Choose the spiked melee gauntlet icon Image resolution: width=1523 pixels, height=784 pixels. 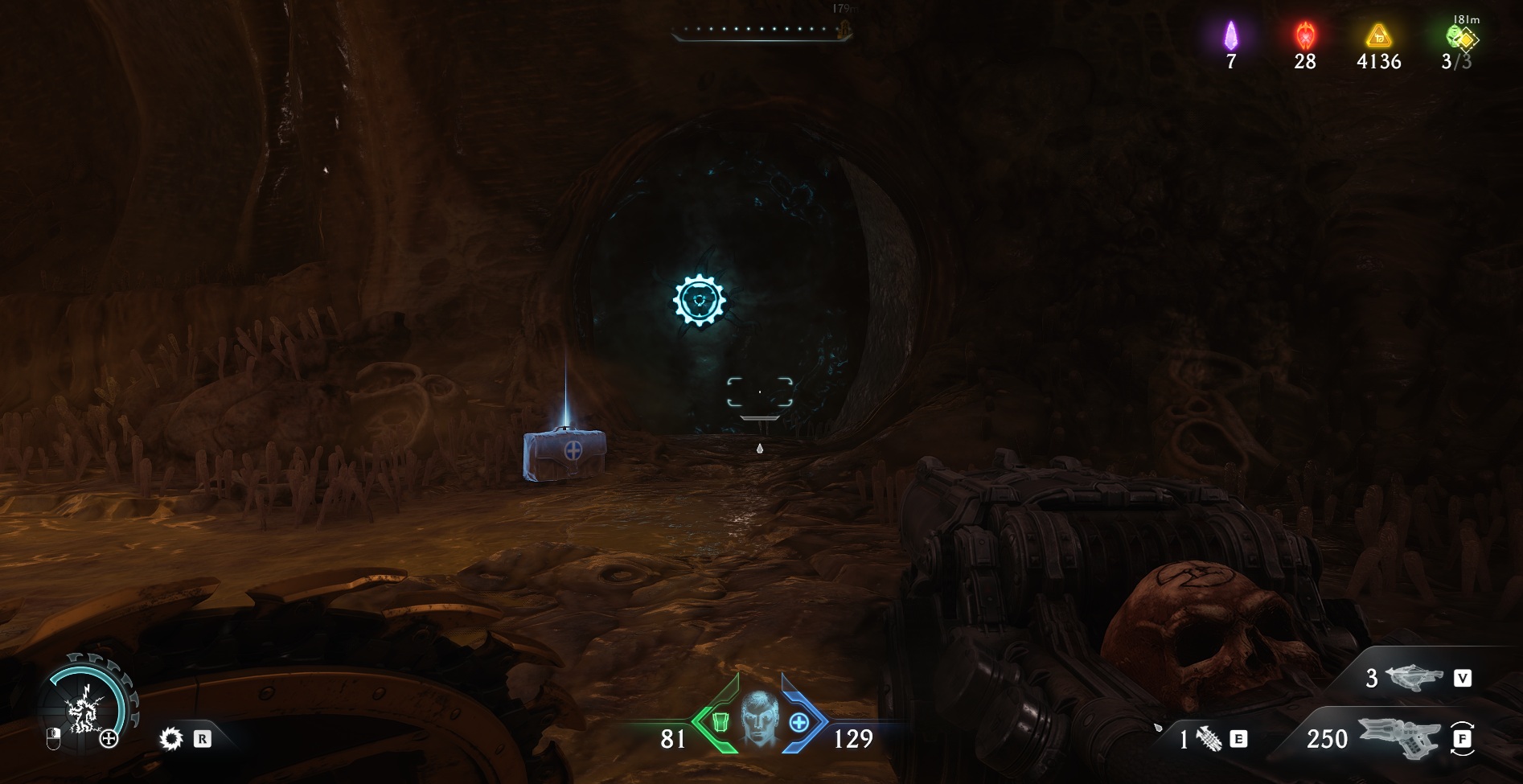click(1209, 738)
